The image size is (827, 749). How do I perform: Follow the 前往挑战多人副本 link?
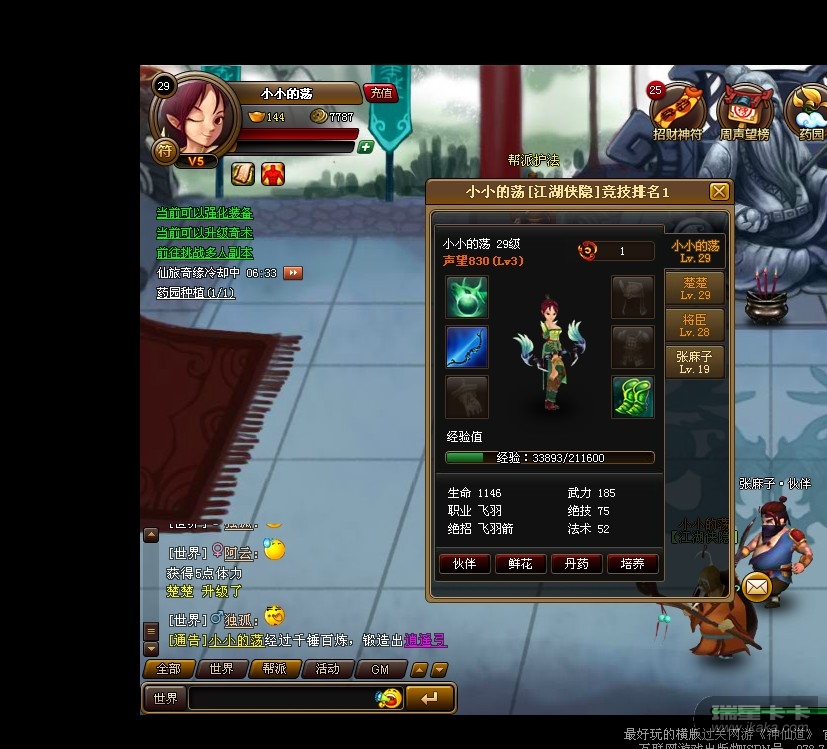click(205, 253)
